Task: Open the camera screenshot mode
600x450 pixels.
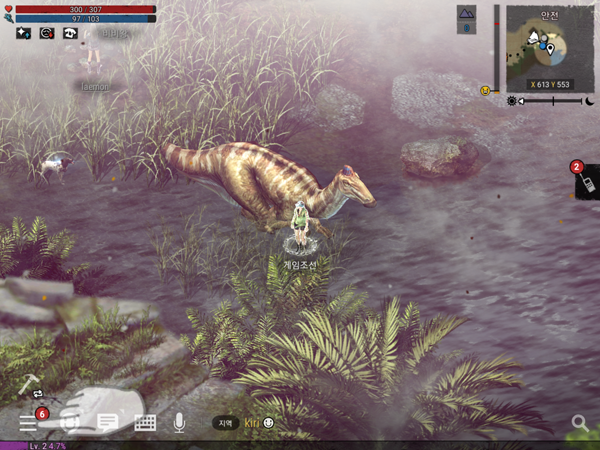Action: [x=70, y=422]
